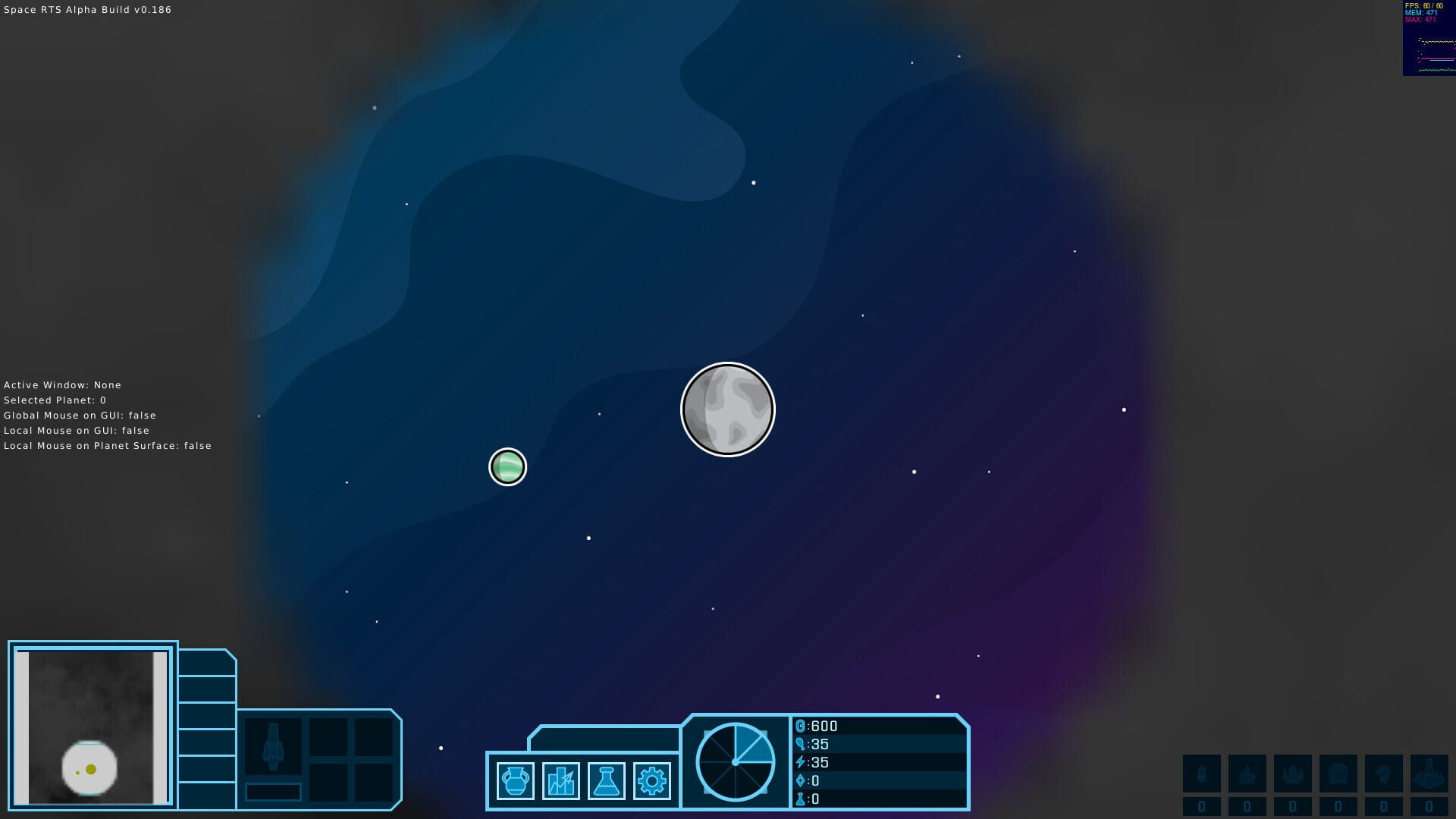1456x819 pixels.
Task: Open the settings gear panel
Action: [x=654, y=780]
